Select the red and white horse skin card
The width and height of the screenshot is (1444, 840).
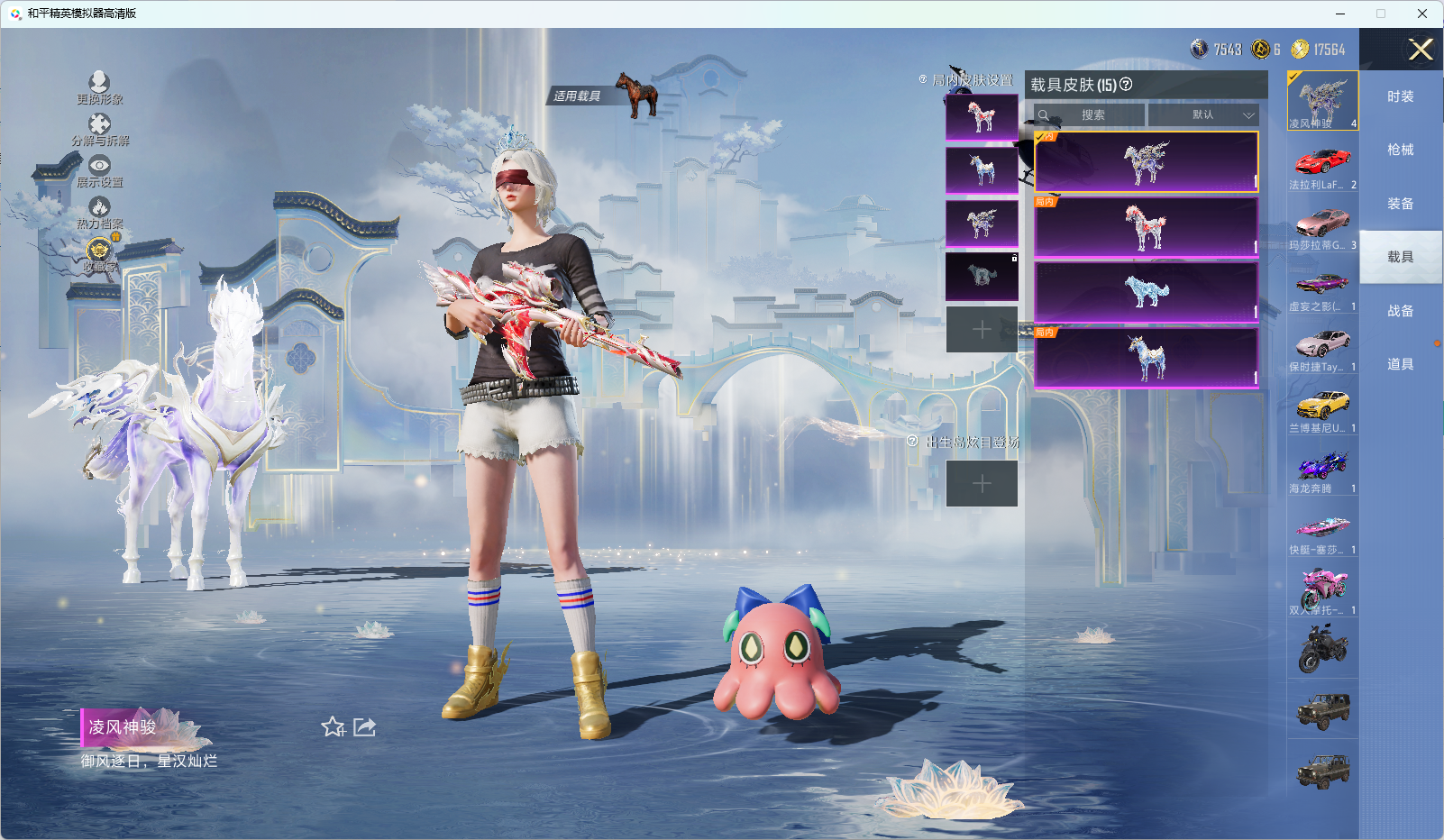1146,227
